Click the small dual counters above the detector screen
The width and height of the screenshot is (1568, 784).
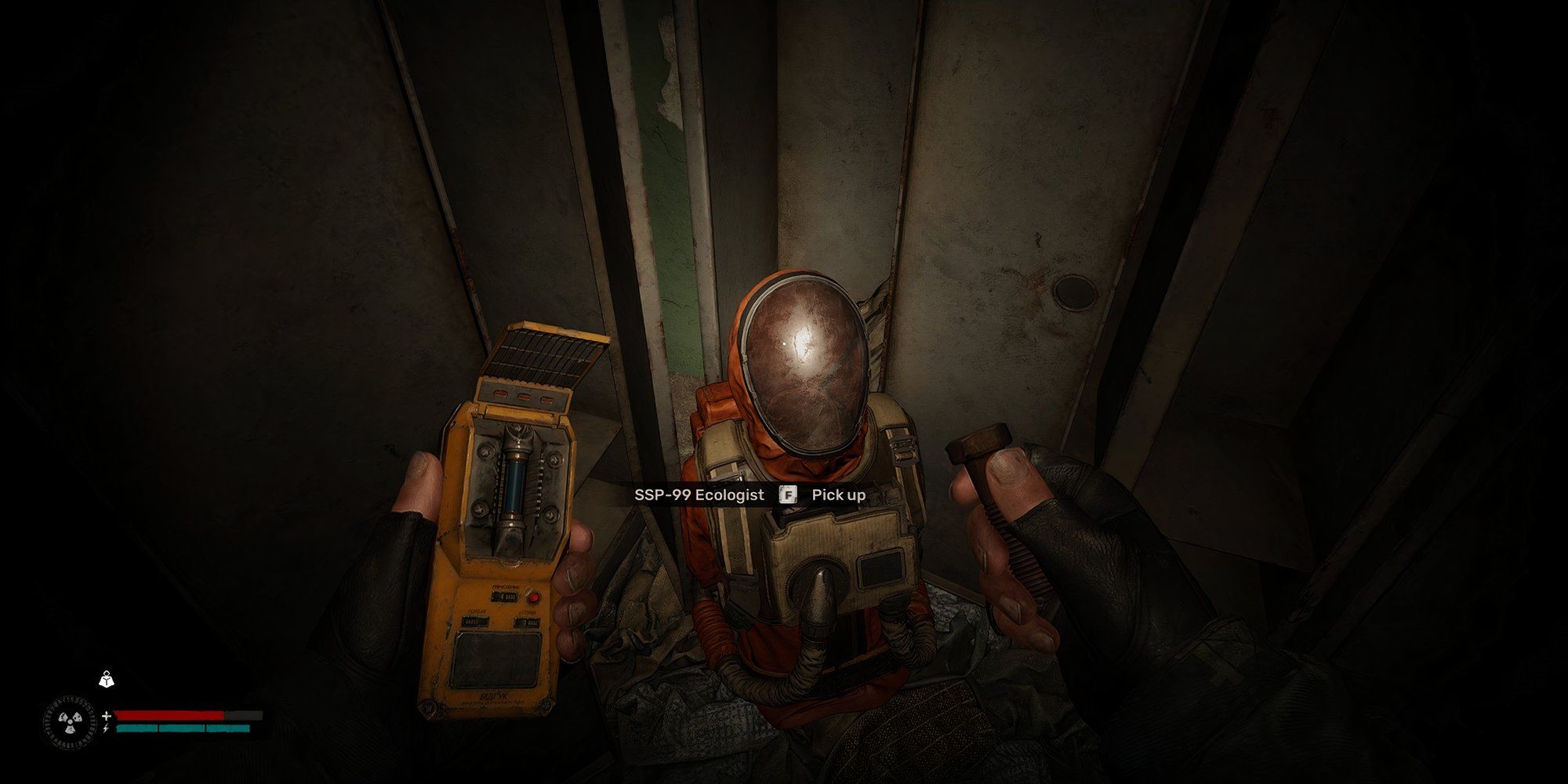click(x=474, y=620)
